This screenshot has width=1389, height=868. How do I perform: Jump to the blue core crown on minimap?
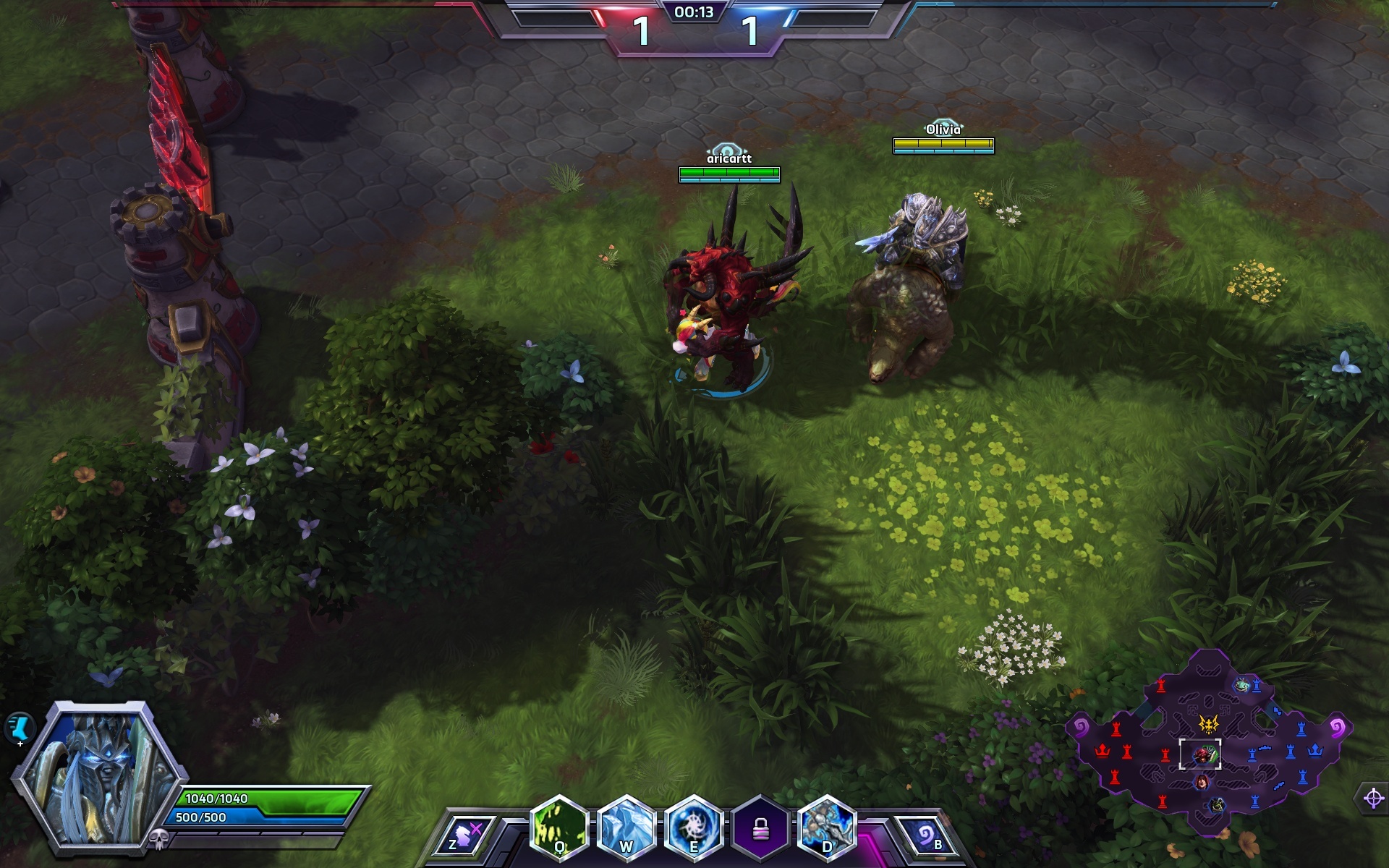click(x=1314, y=750)
